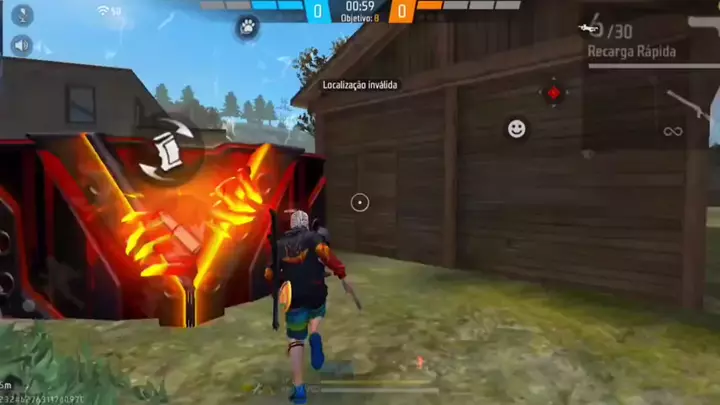Toggle the microphone voice chat icon
The image size is (720, 405).
21,15
